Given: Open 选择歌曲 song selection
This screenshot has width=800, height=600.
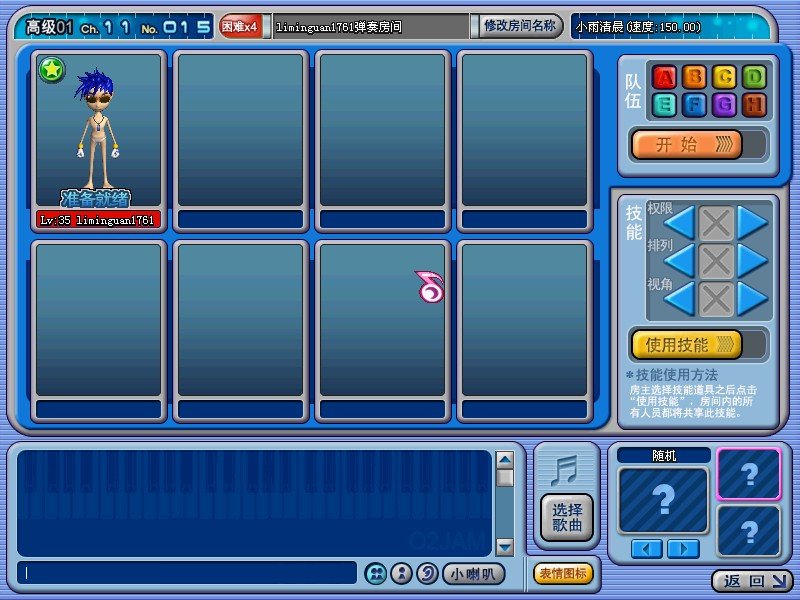Looking at the screenshot, I should click(x=567, y=518).
